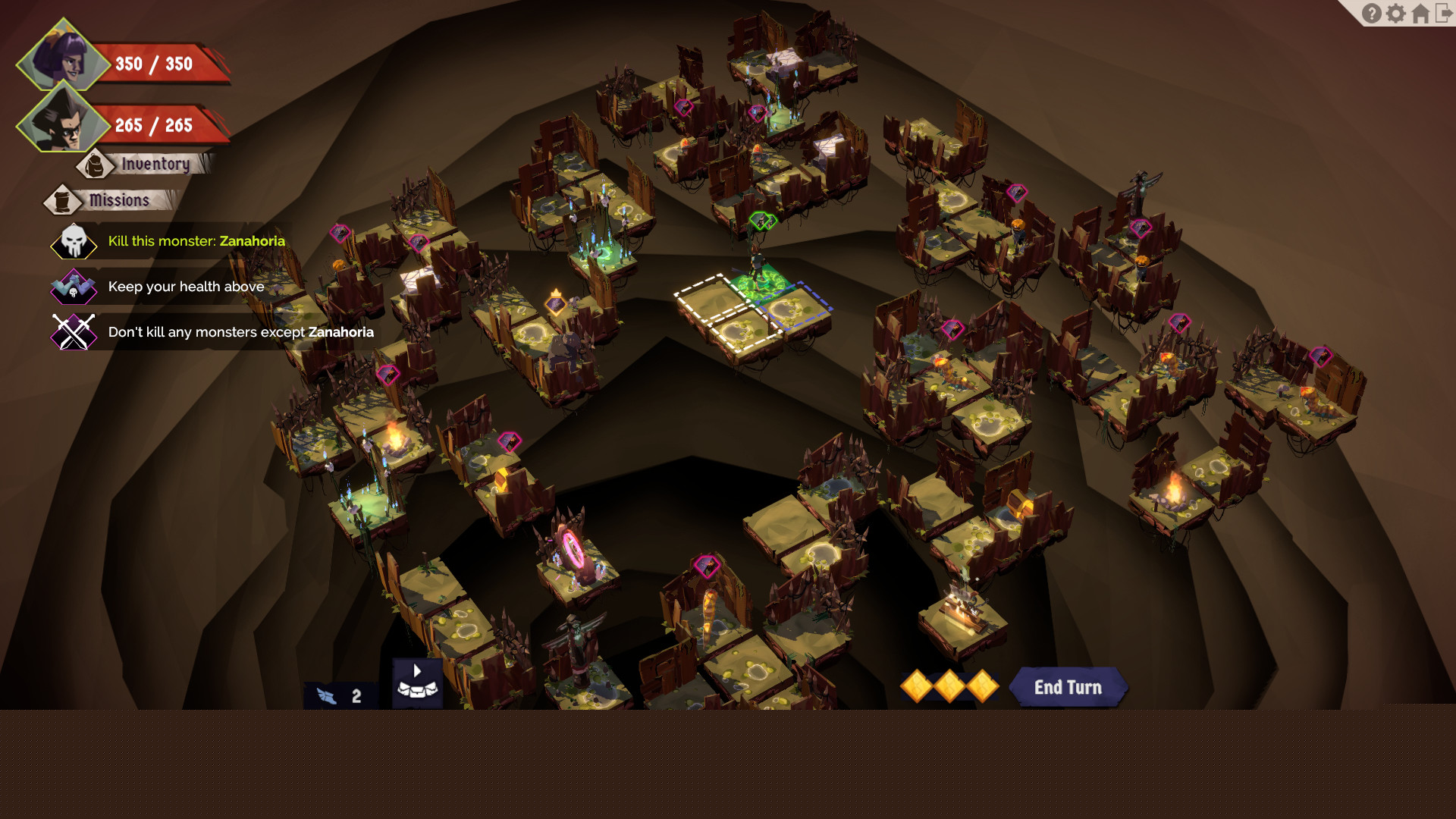The image size is (1456, 819).
Task: Open the belt pouch action button
Action: click(x=417, y=682)
